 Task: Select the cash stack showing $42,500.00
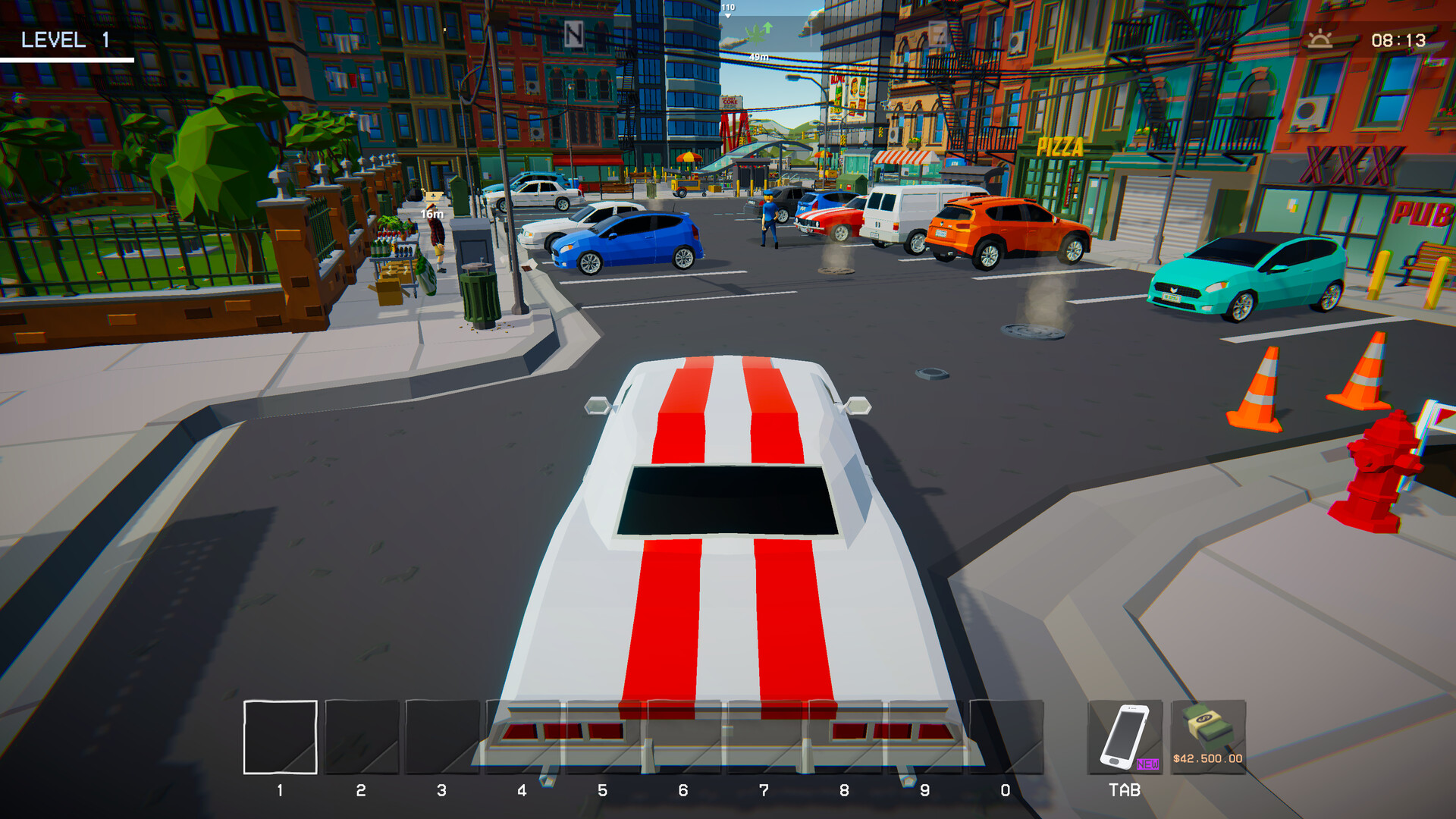pos(1208,737)
